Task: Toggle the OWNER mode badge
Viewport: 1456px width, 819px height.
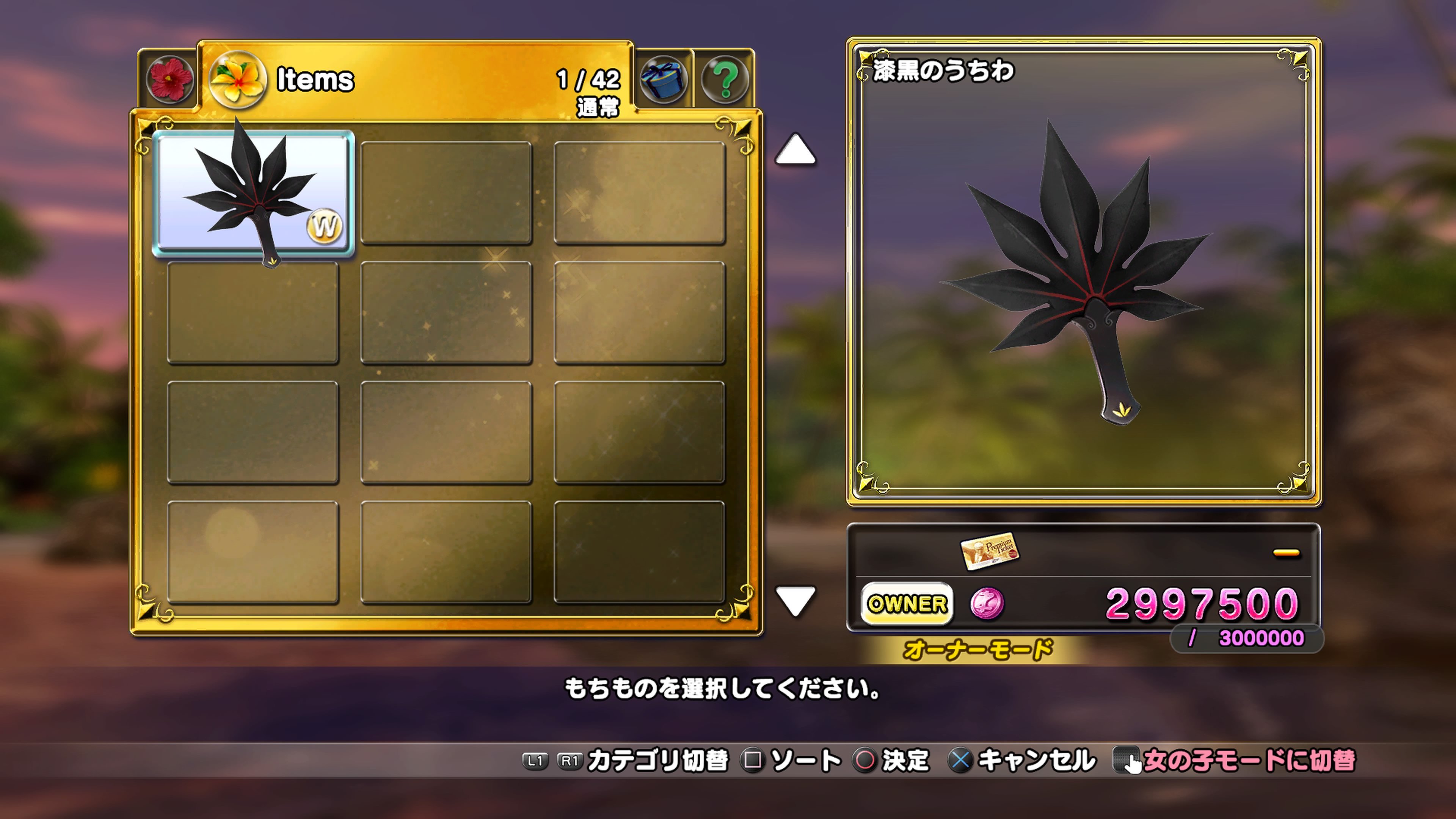Action: click(x=907, y=604)
